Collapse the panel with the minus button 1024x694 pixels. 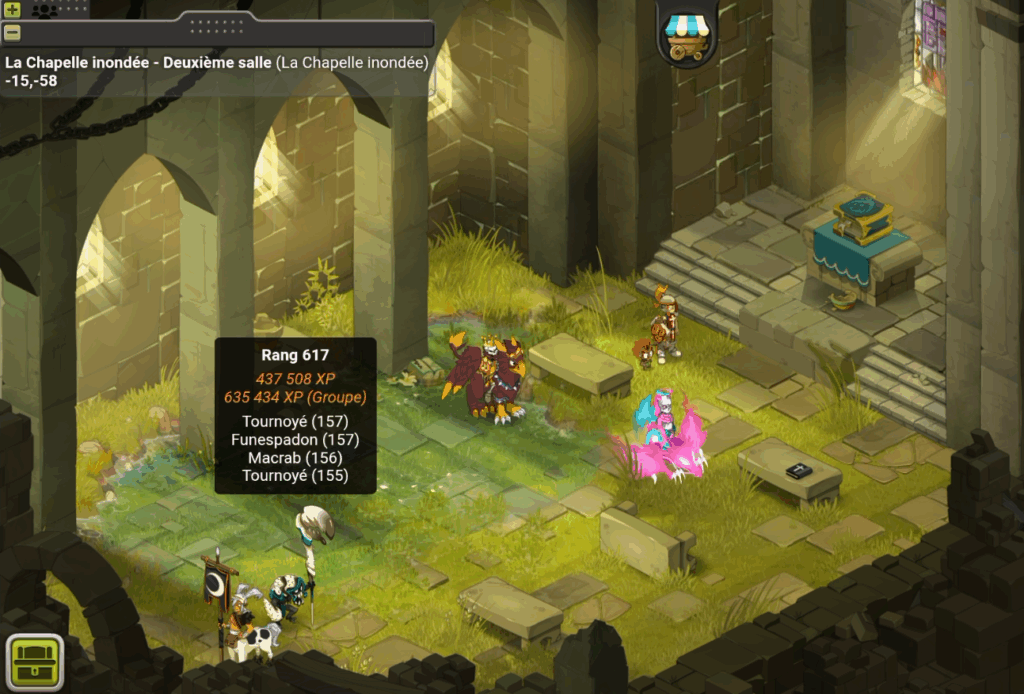[x=12, y=32]
